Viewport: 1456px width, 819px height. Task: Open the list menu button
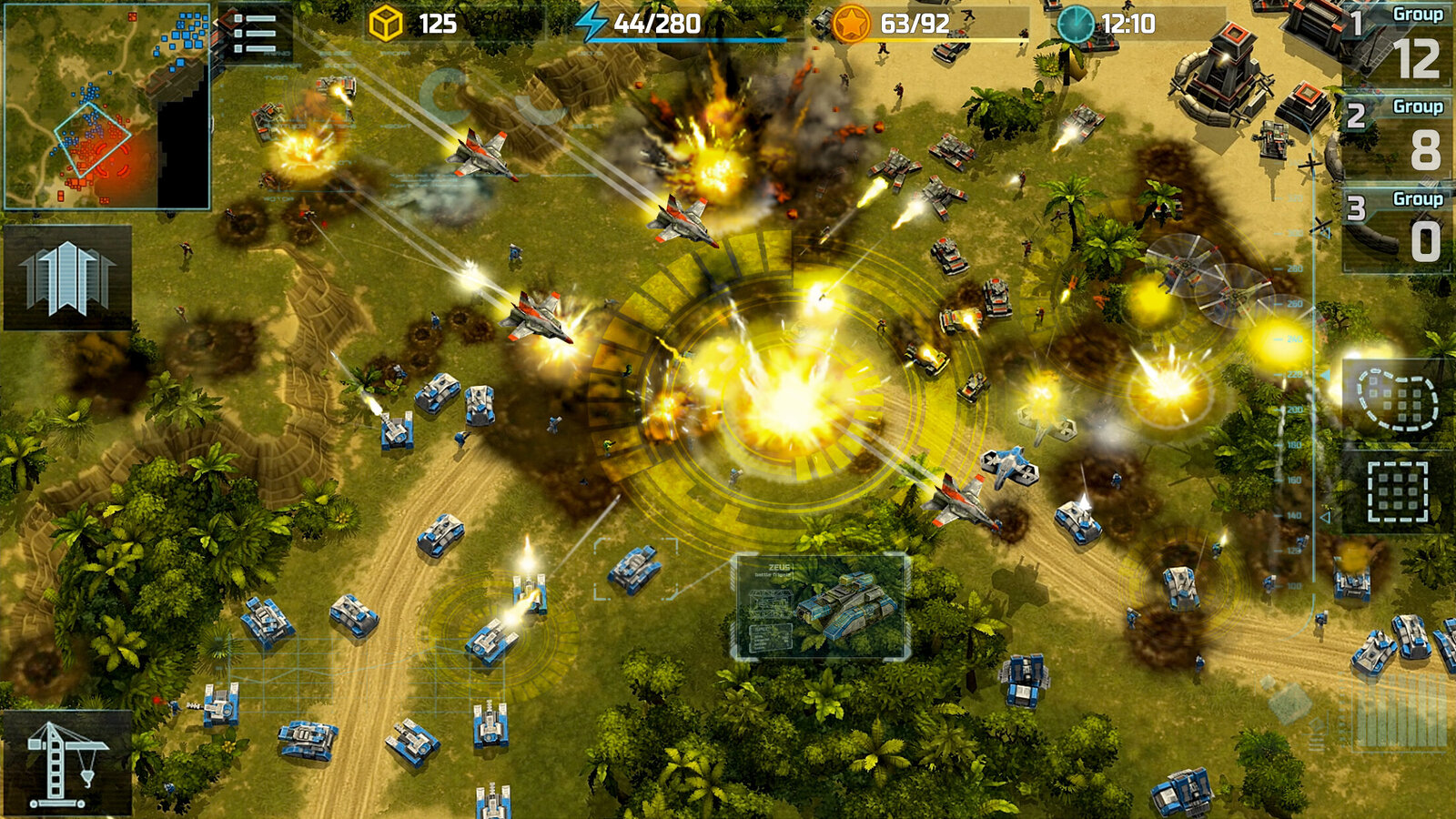pos(254,35)
